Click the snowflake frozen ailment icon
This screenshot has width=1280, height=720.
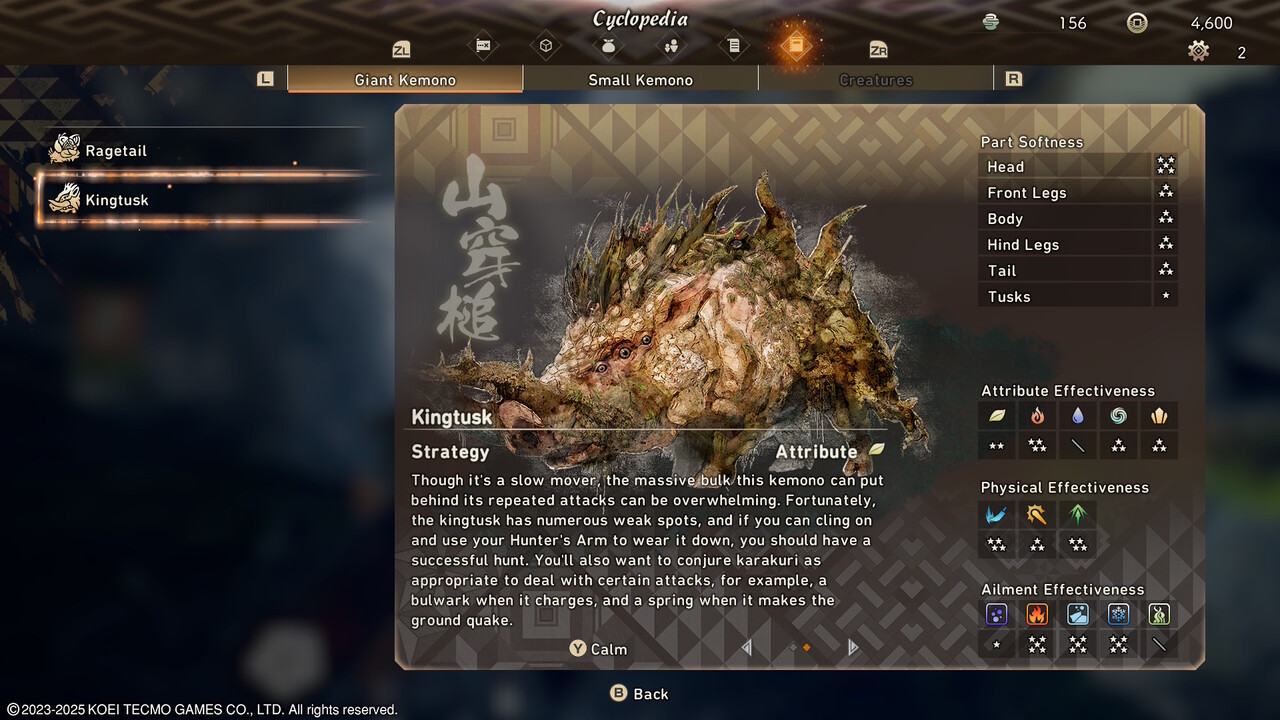click(1118, 615)
